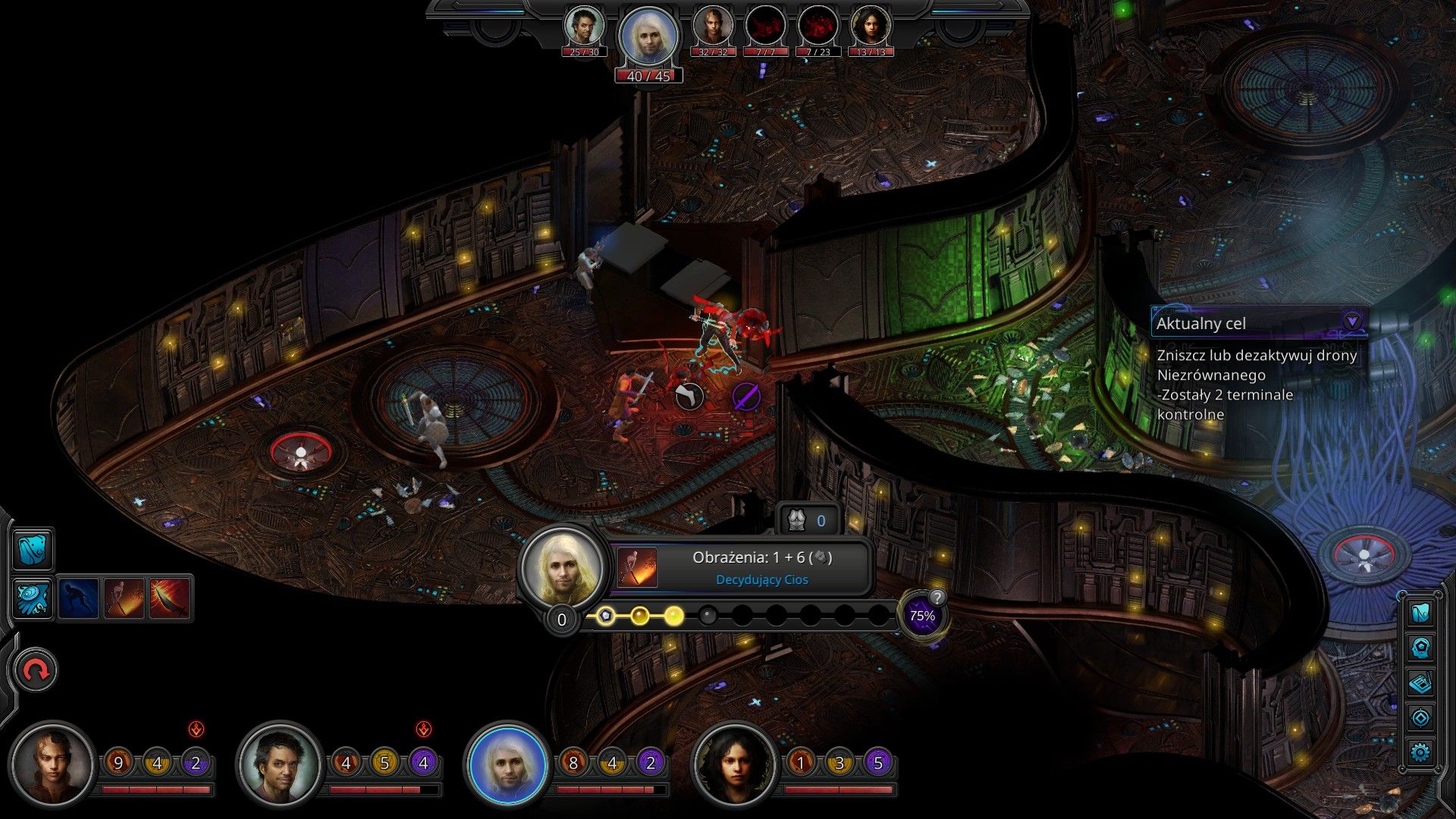Click the 25/30 man in turn order
This screenshot has width=1456, height=819.
(584, 29)
